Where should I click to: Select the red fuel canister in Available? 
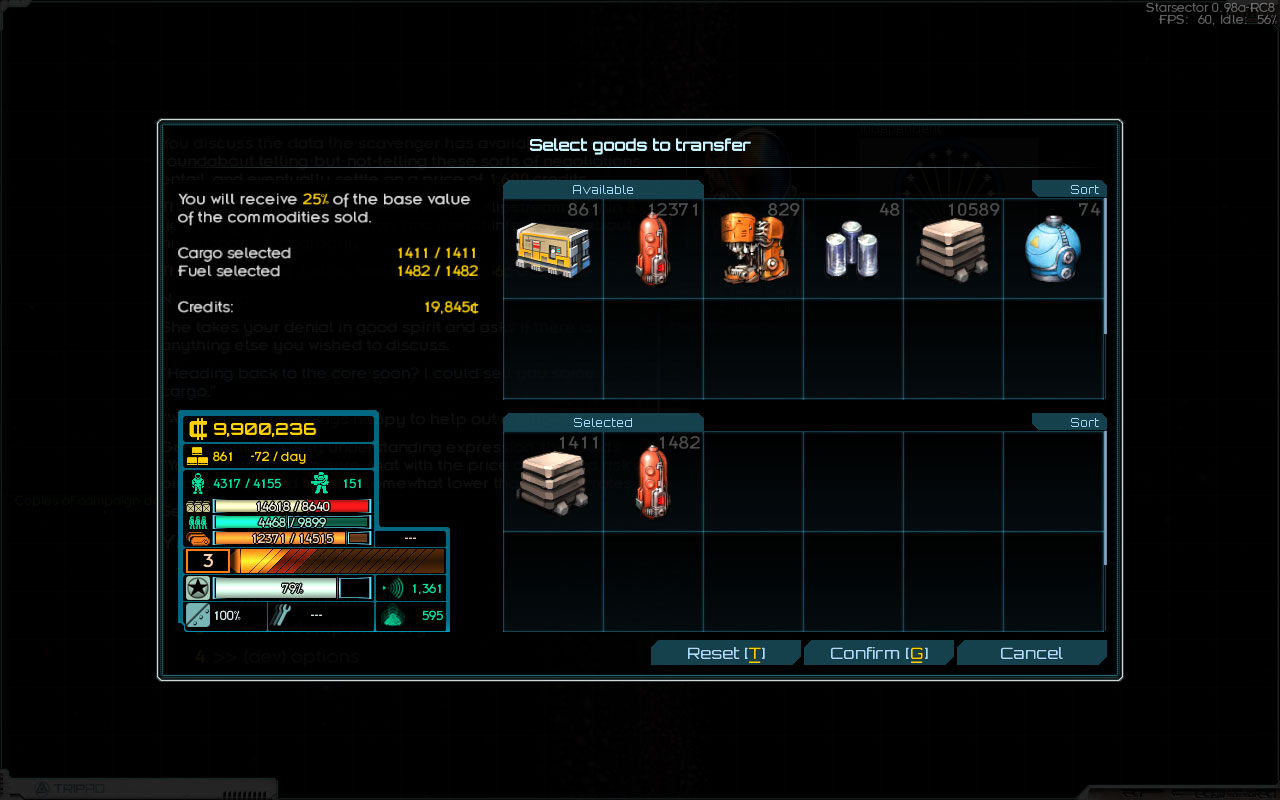click(x=653, y=249)
